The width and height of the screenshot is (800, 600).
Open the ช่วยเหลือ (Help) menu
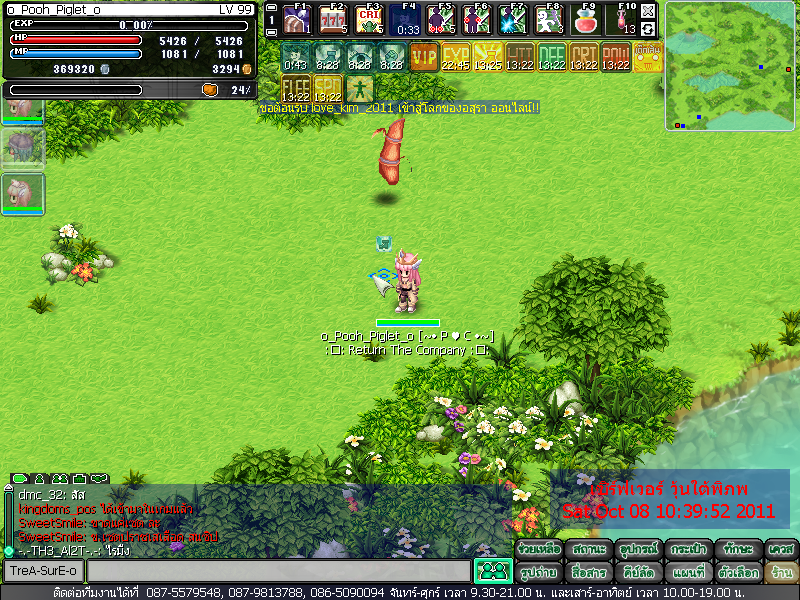click(x=539, y=549)
